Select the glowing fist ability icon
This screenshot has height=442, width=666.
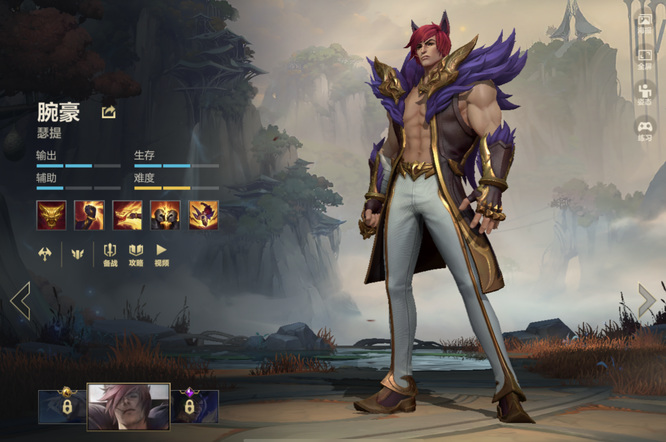(89, 215)
